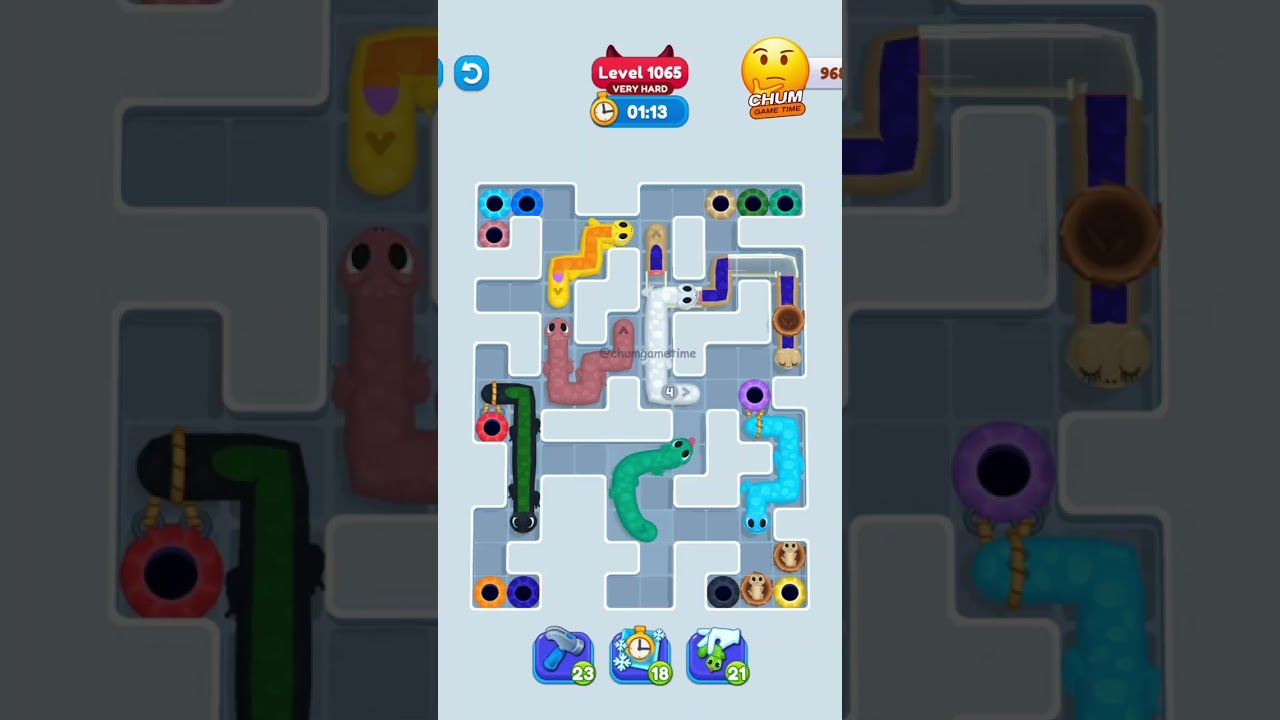
Task: Tap the Level 1065 banner
Action: [640, 72]
